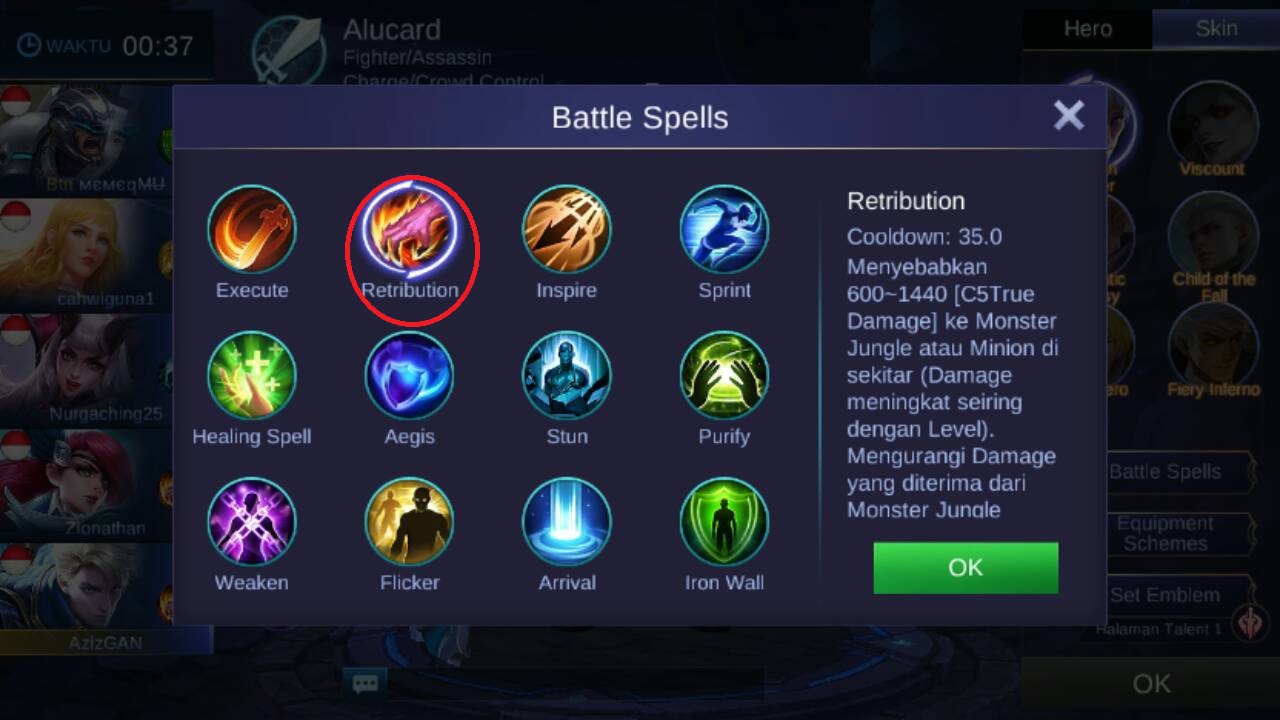
Task: Choose the Arrival teleport spell
Action: click(566, 522)
